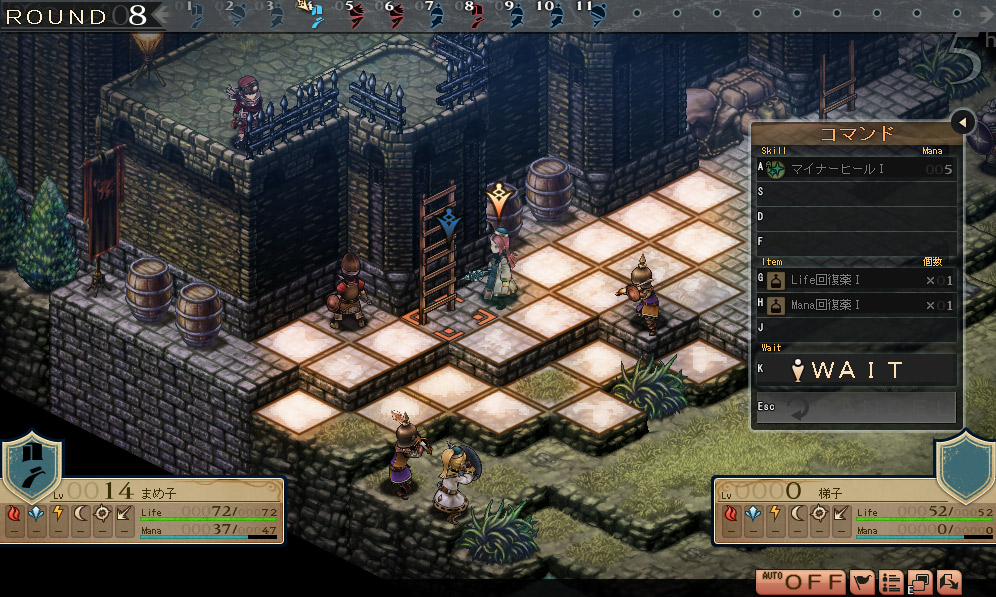The height and width of the screenshot is (597, 996).
Task: Open the unit list button
Action: (x=891, y=582)
